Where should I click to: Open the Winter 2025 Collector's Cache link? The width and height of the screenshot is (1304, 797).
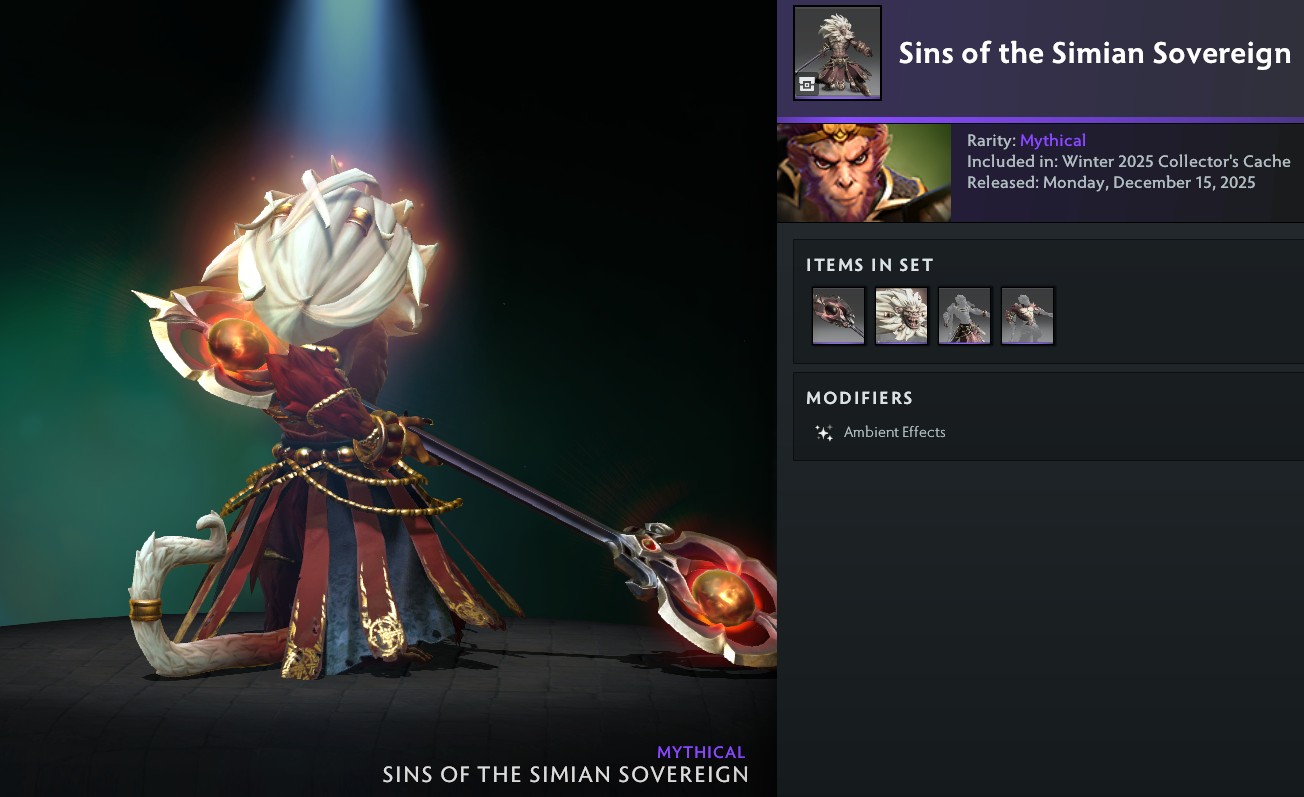pos(1176,161)
